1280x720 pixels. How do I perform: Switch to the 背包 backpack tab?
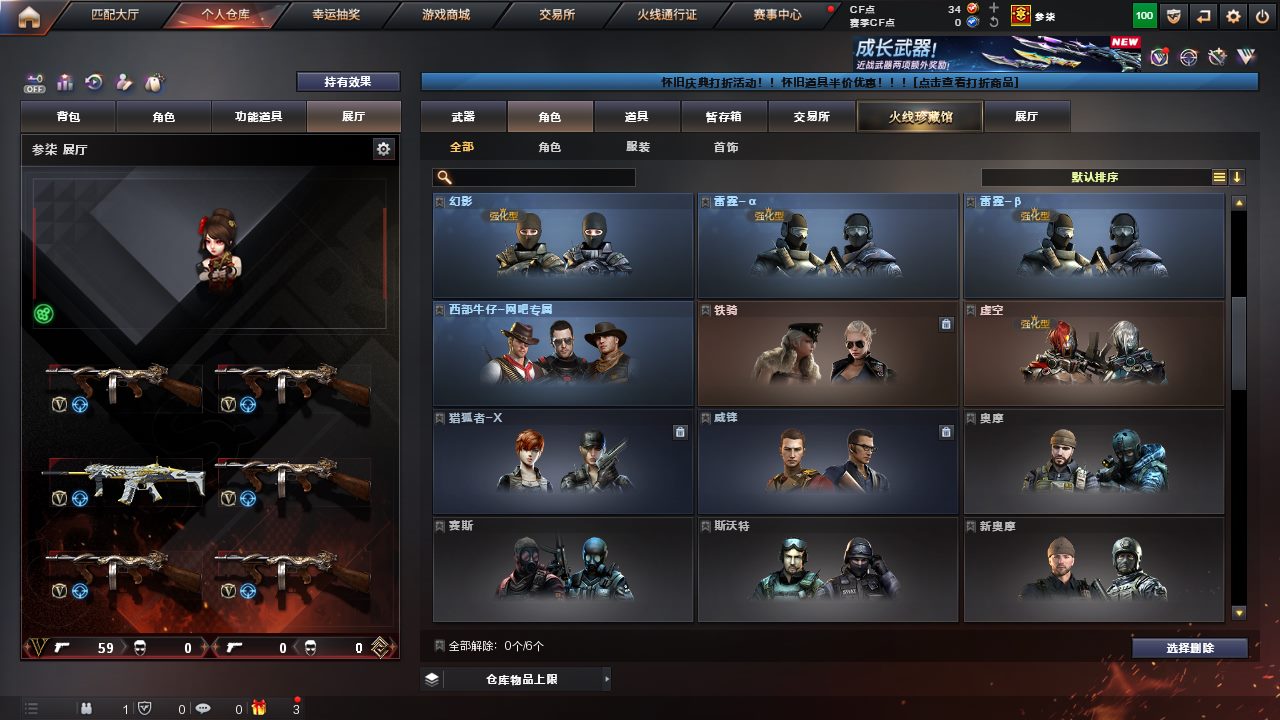point(68,117)
